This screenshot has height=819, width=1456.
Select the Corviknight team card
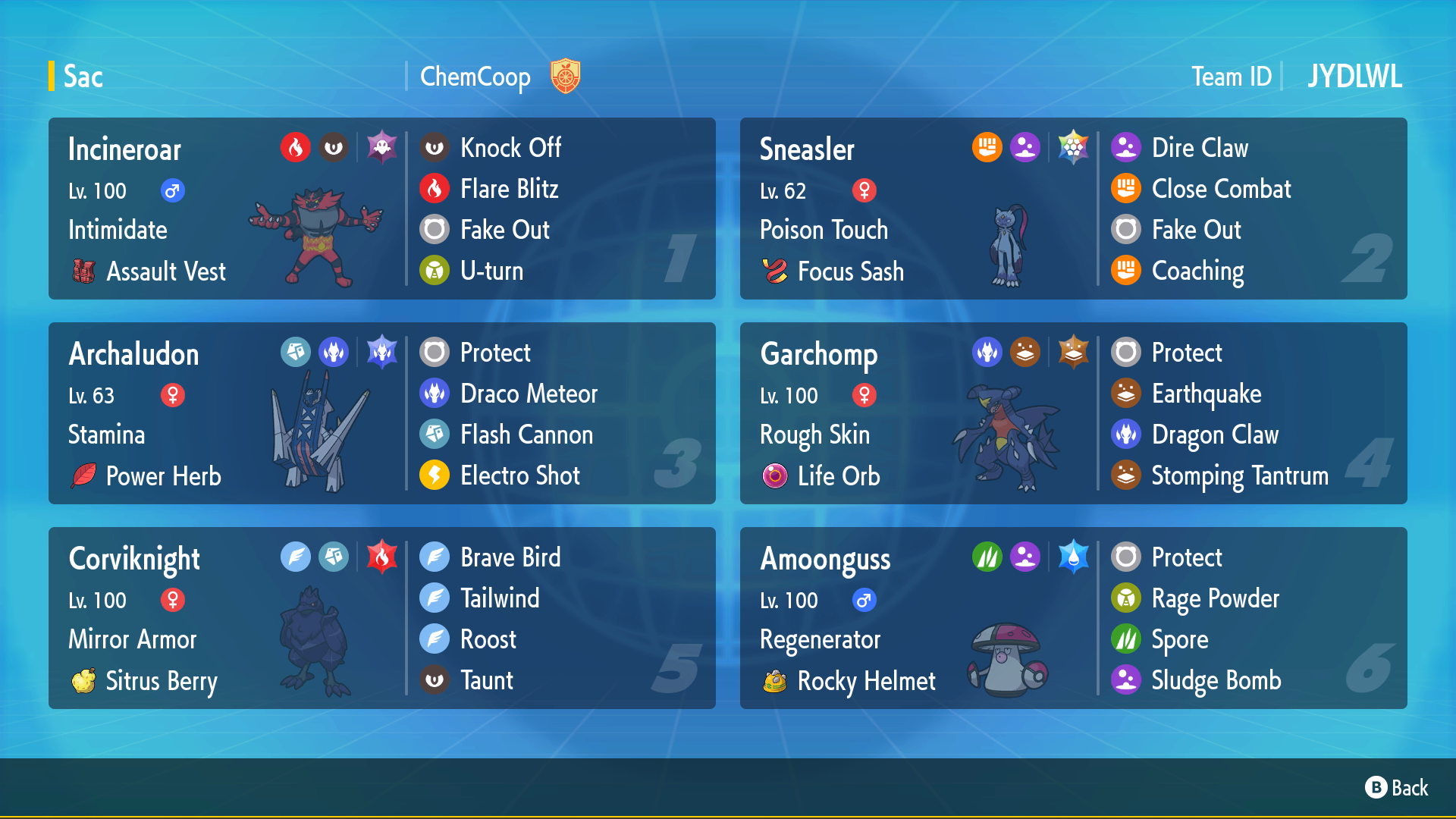pyautogui.click(x=381, y=618)
